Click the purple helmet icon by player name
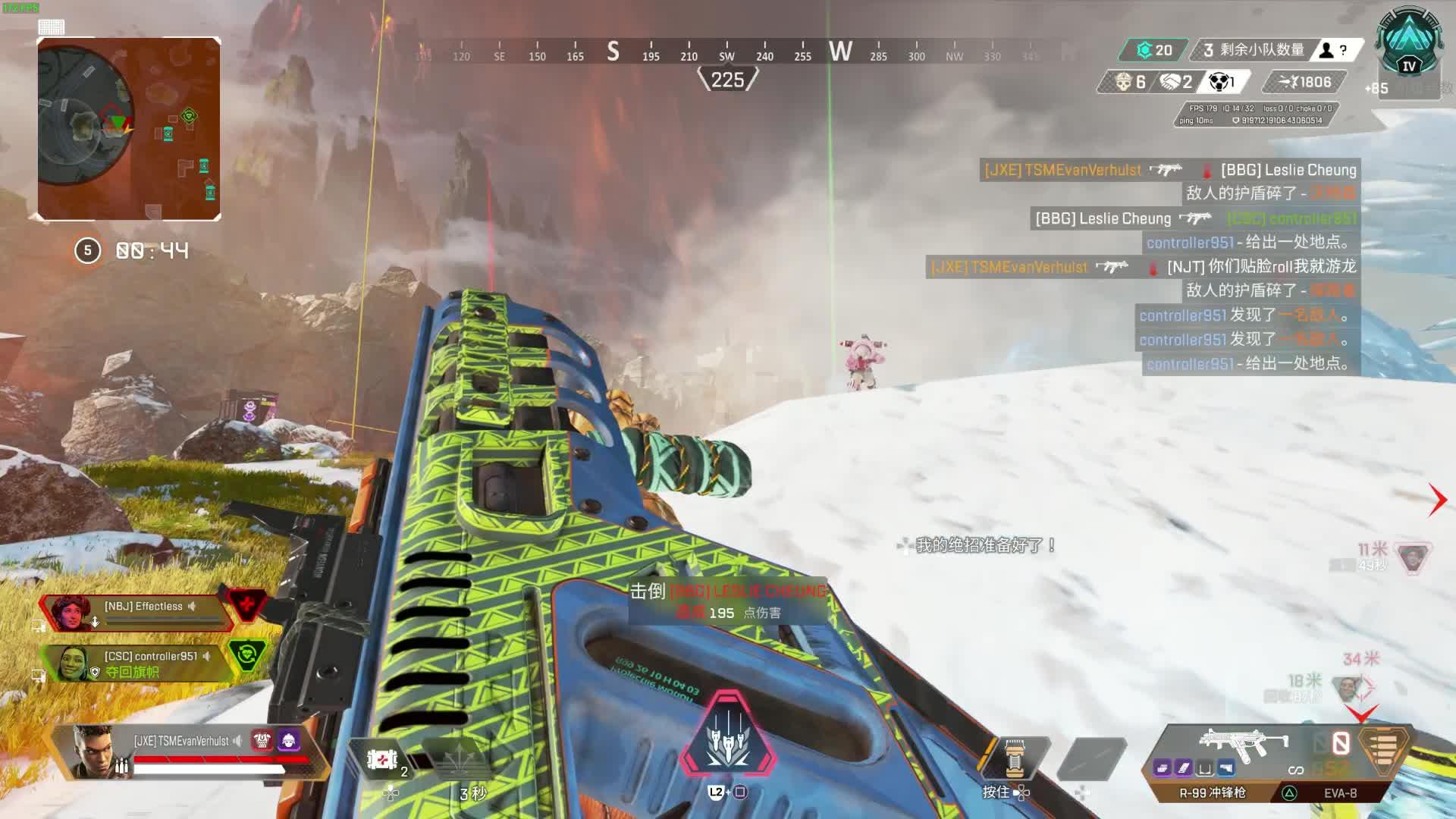 (x=289, y=740)
